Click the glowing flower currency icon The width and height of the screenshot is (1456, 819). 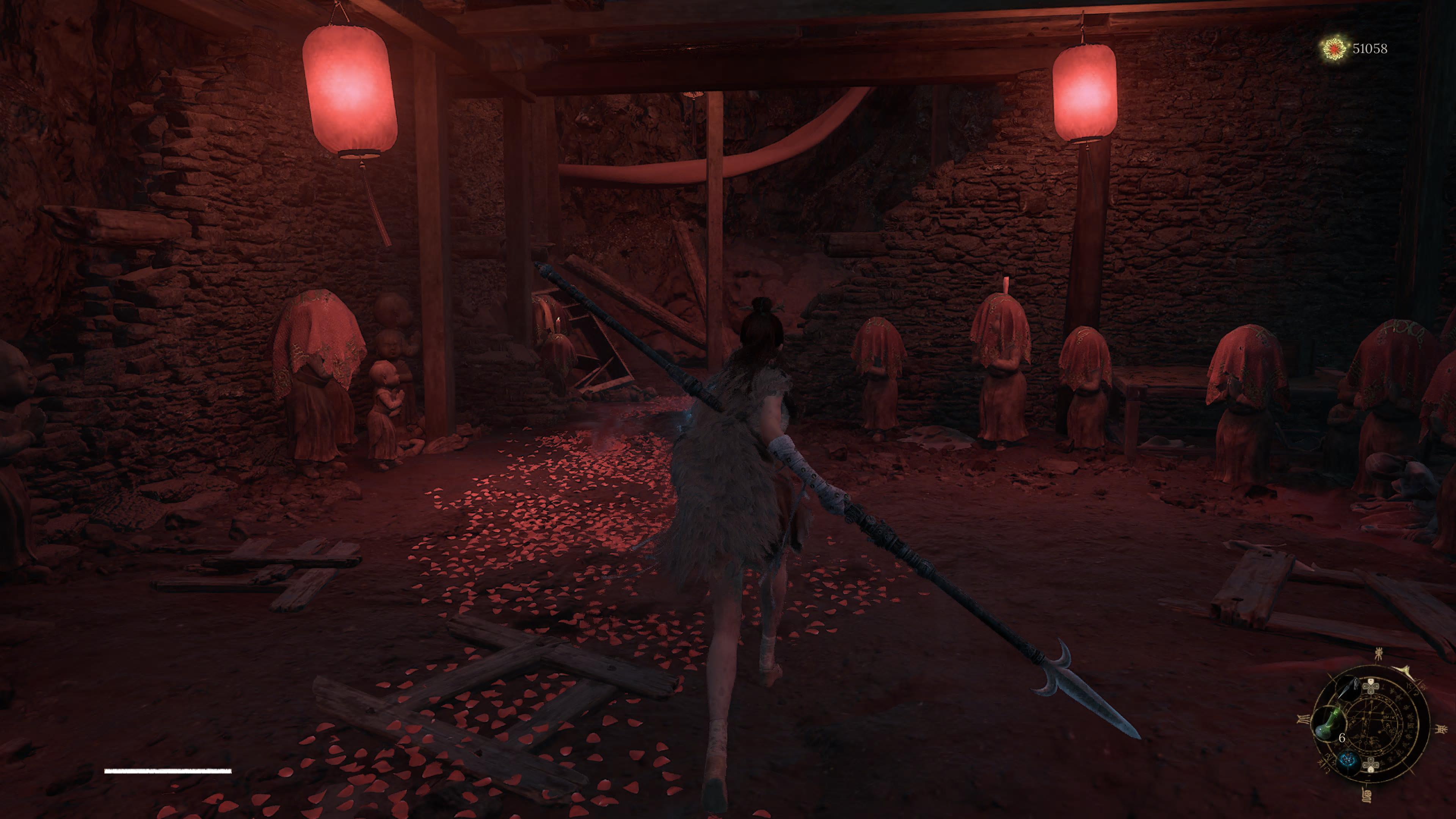pyautogui.click(x=1335, y=49)
